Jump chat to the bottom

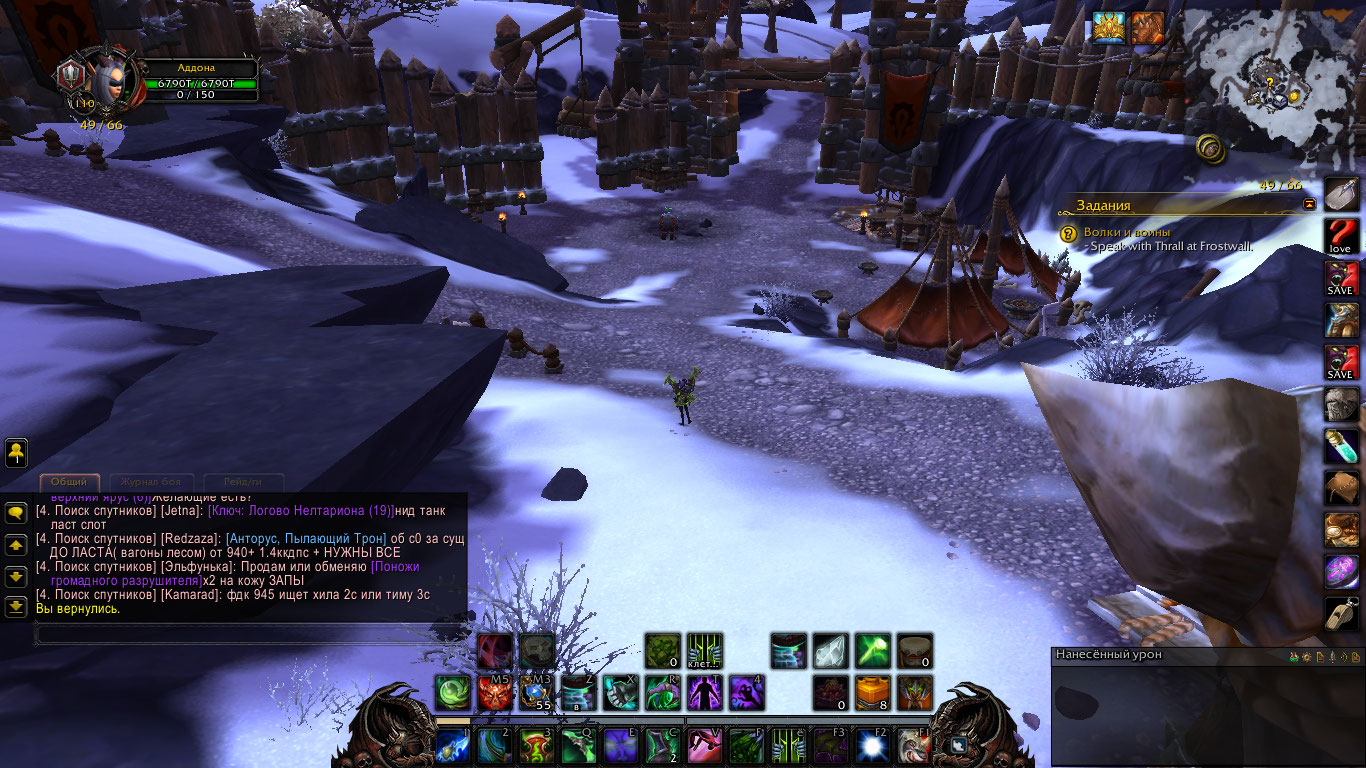pos(16,606)
